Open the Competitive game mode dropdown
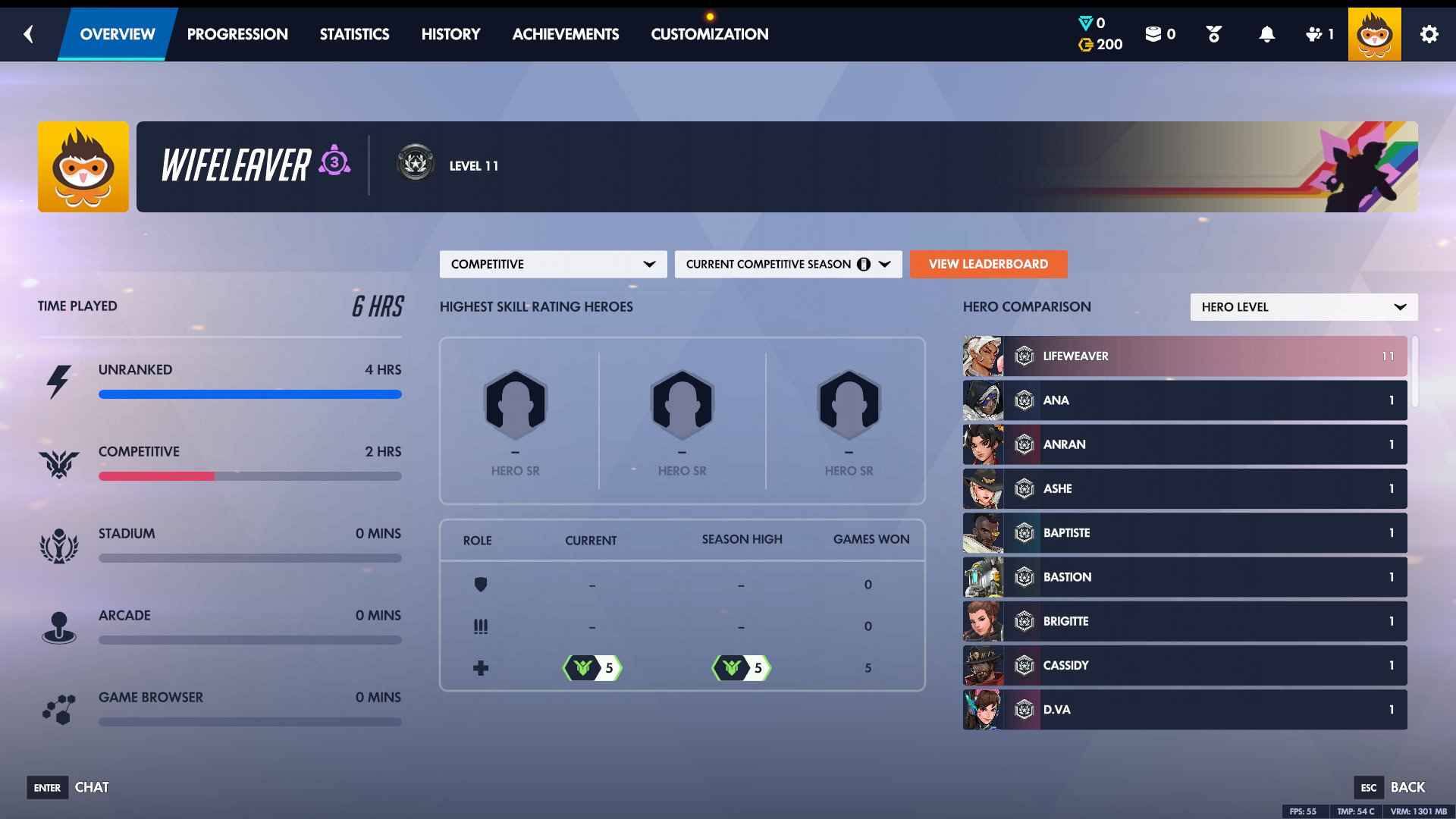This screenshot has width=1456, height=819. [x=553, y=264]
